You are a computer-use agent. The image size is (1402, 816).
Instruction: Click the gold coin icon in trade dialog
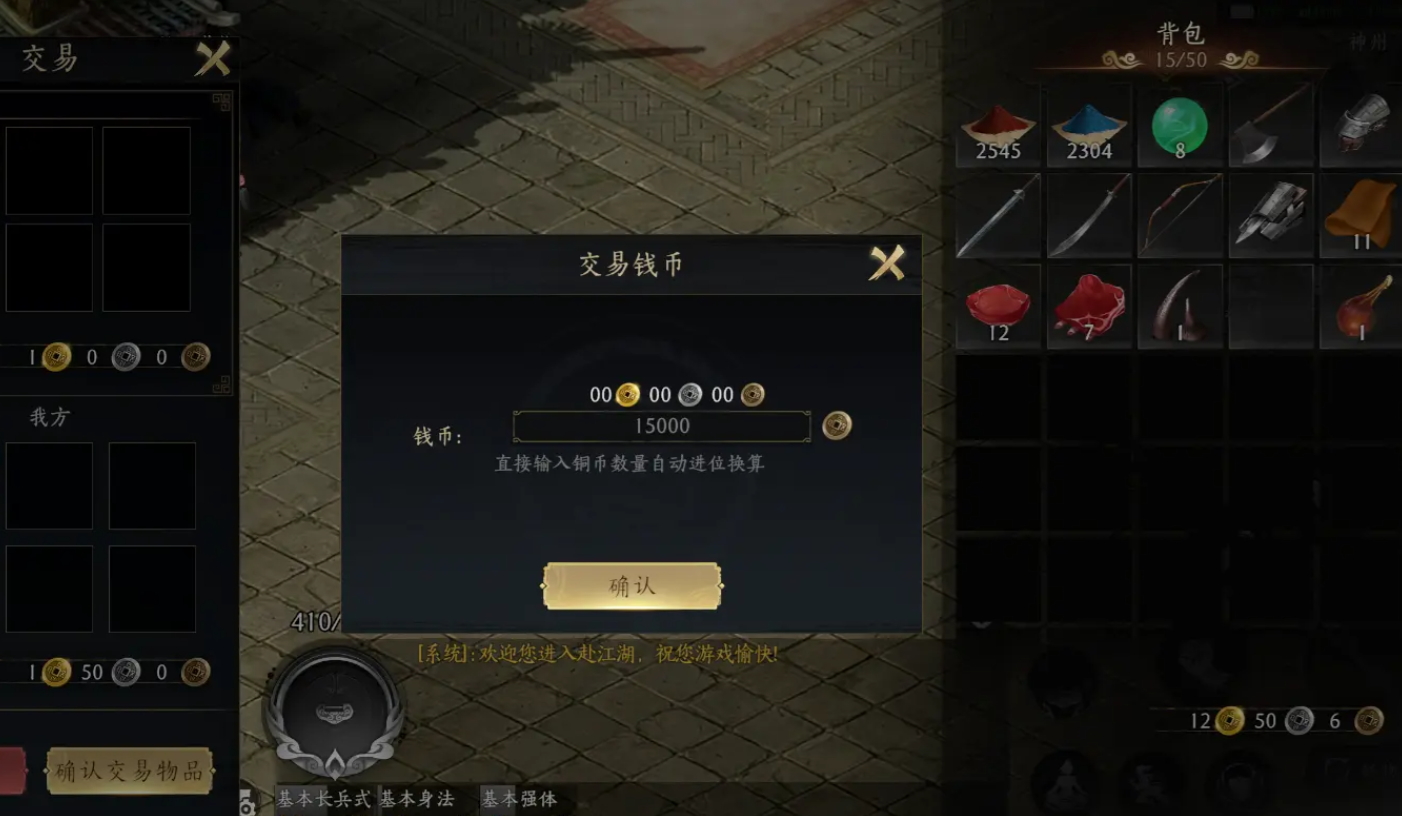[628, 394]
